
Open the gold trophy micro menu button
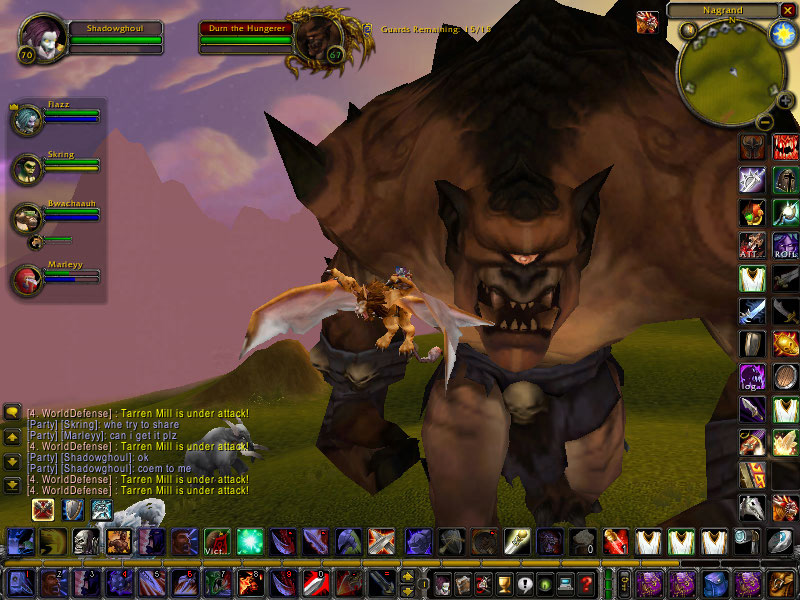coord(503,583)
